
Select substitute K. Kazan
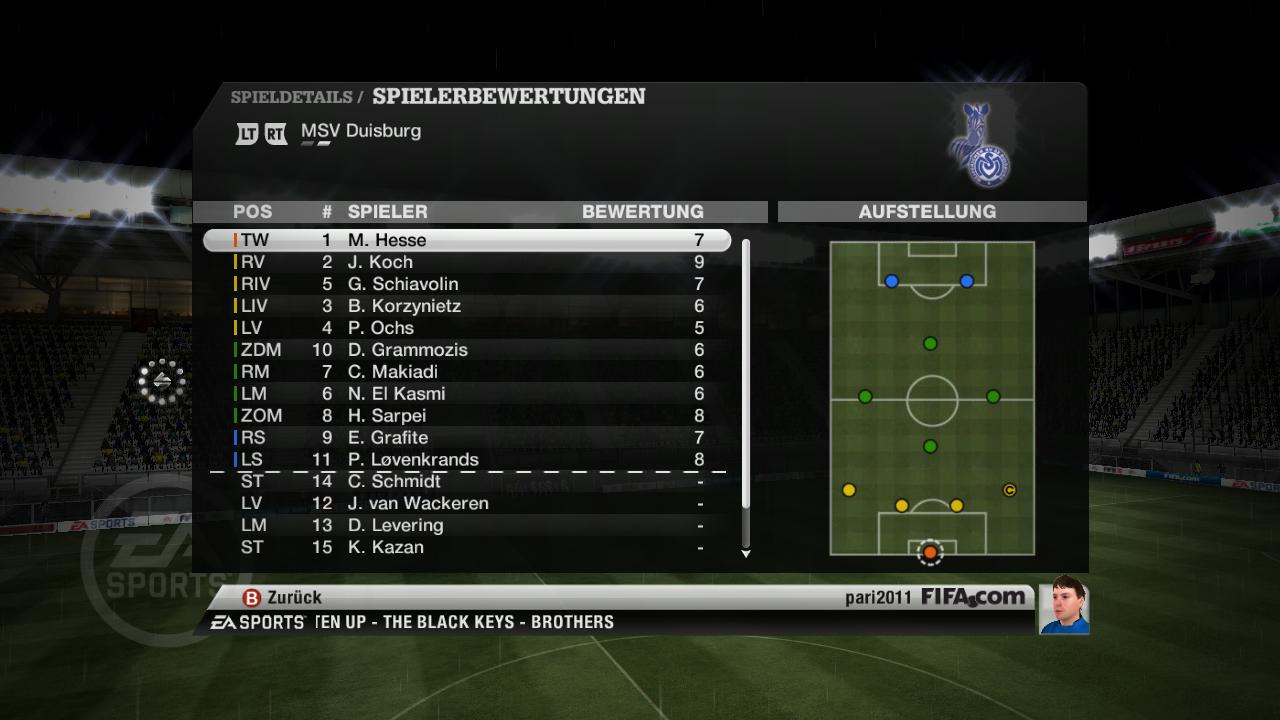click(x=466, y=547)
